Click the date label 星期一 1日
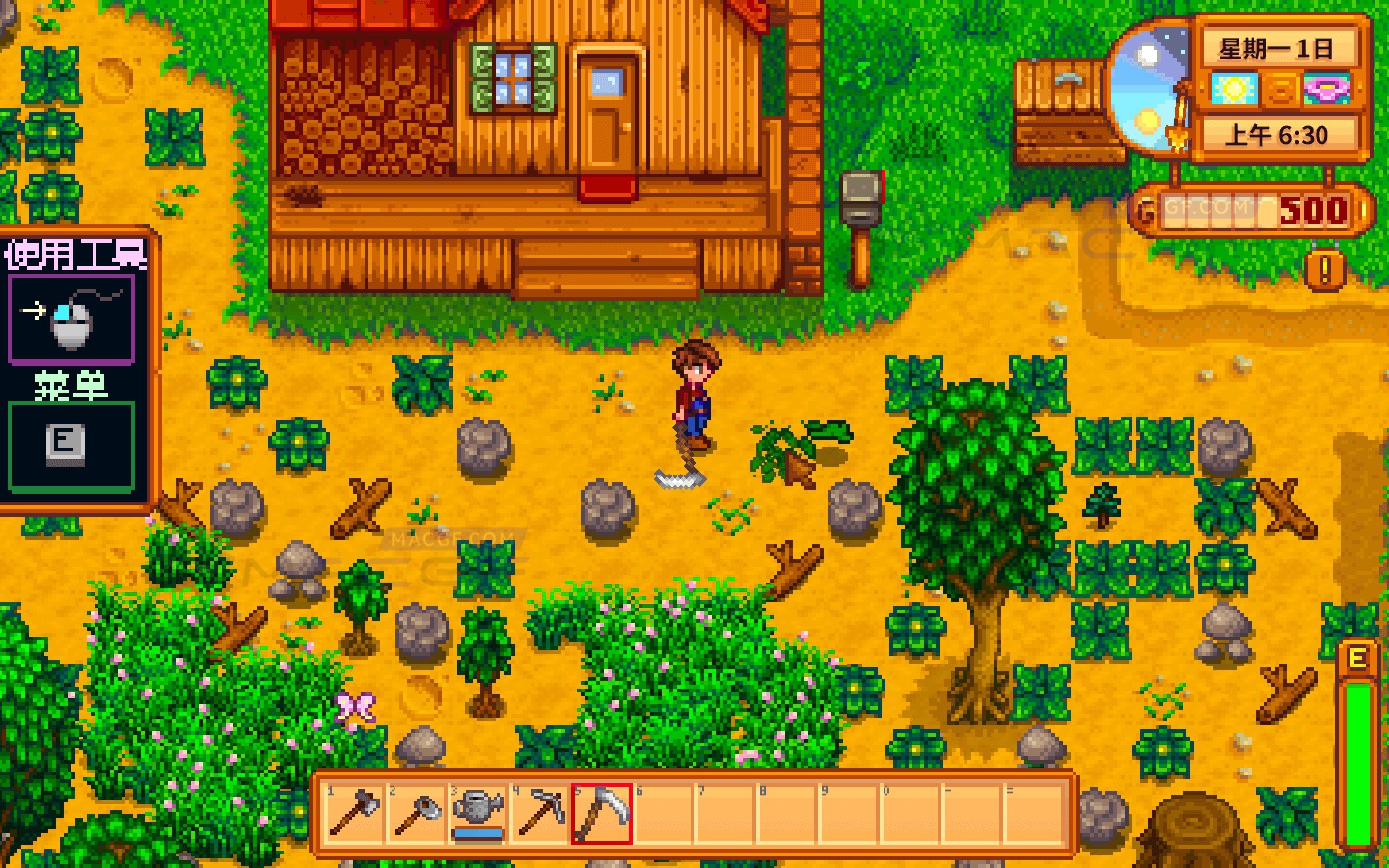 (x=1275, y=47)
